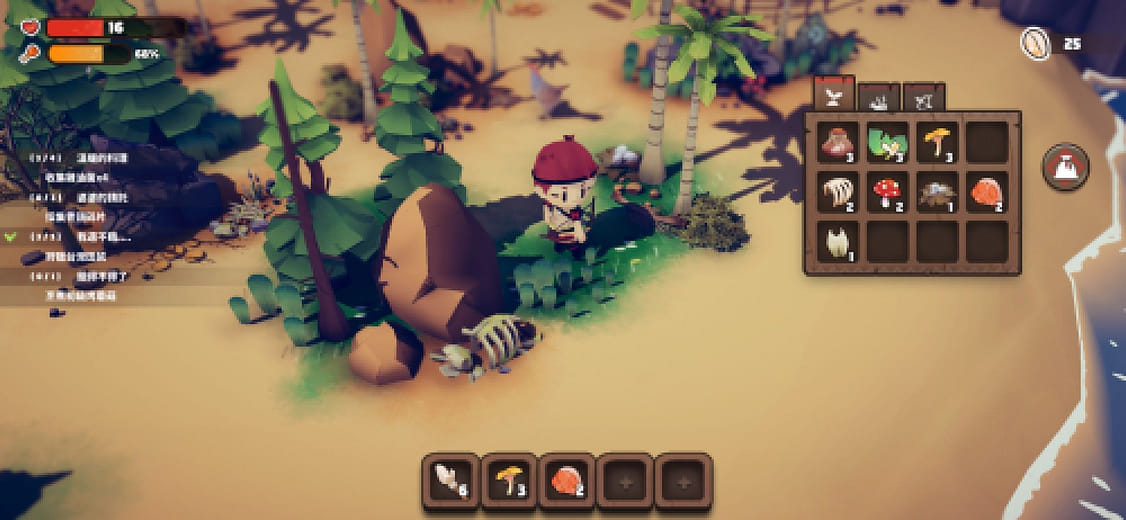
Task: Select the yellow mushroom in the inventory grid
Action: [x=937, y=143]
